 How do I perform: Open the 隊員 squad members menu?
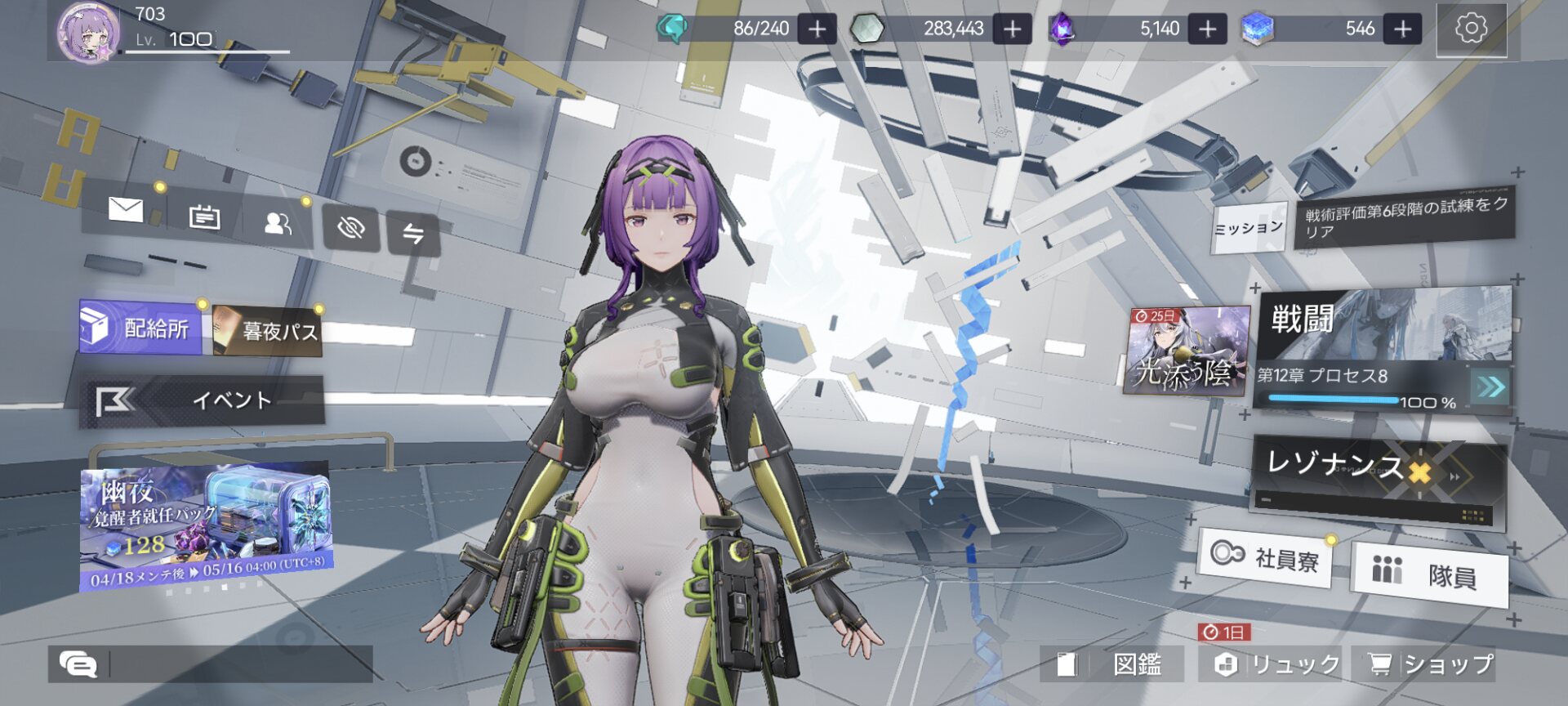click(x=1429, y=574)
